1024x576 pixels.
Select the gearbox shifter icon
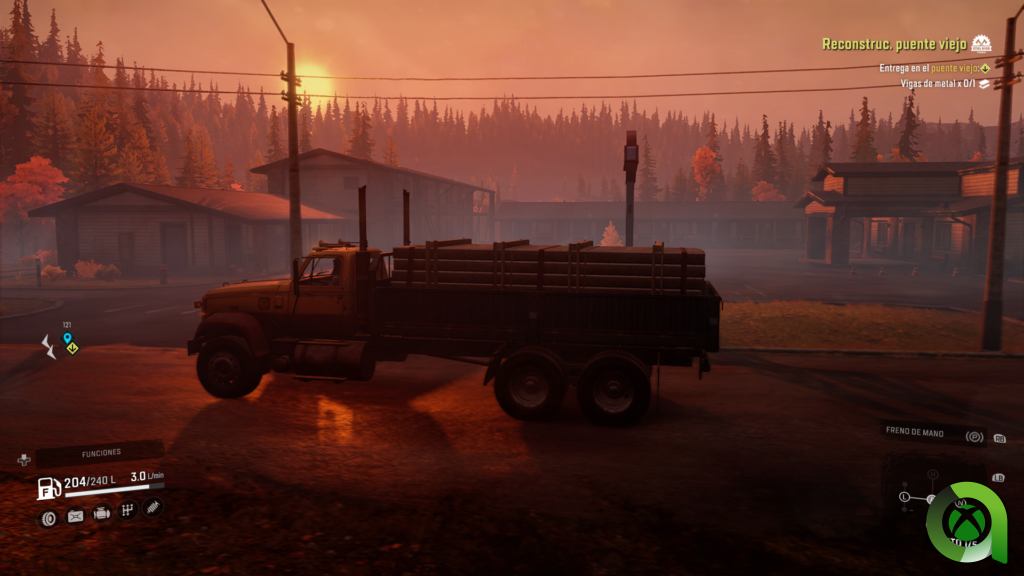tap(127, 511)
